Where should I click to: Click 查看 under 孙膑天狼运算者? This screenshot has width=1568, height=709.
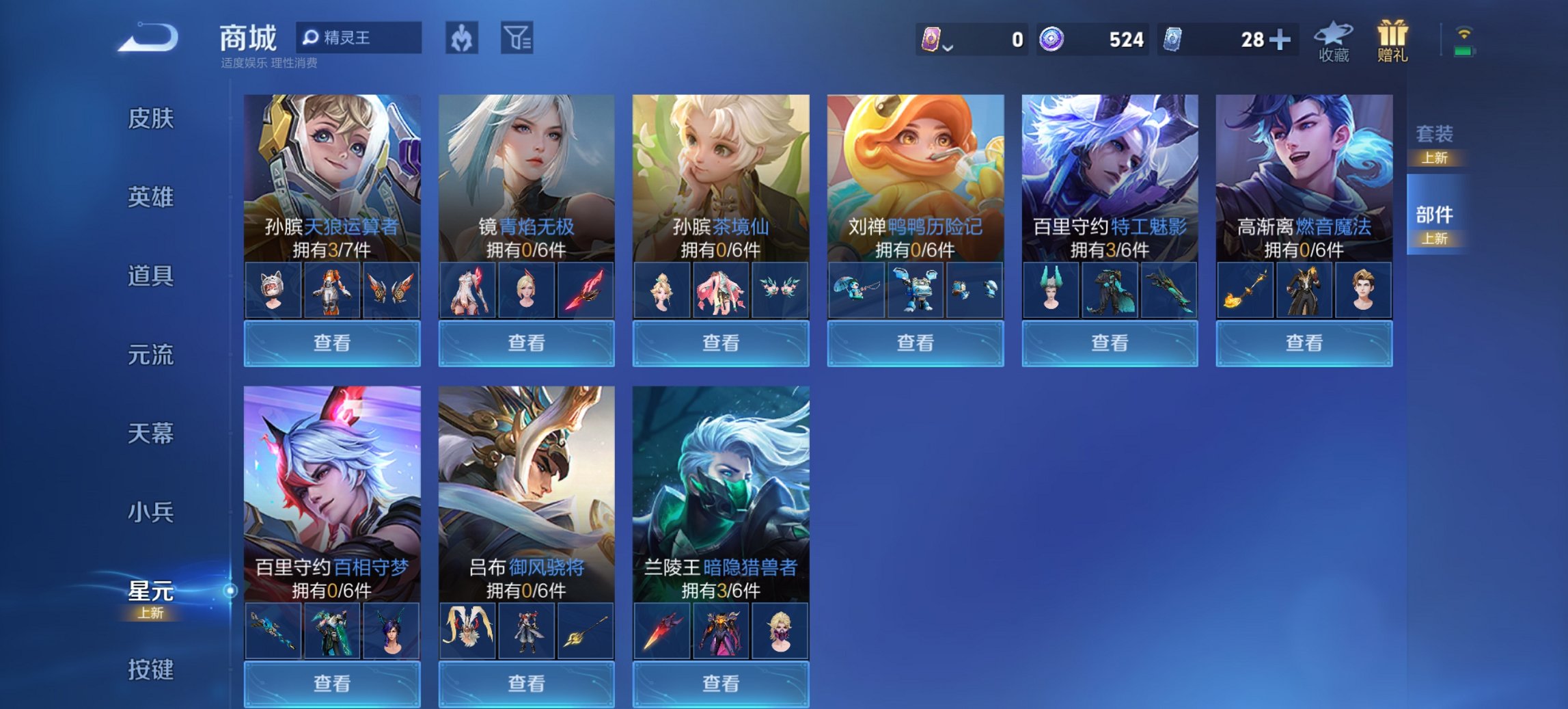(331, 343)
